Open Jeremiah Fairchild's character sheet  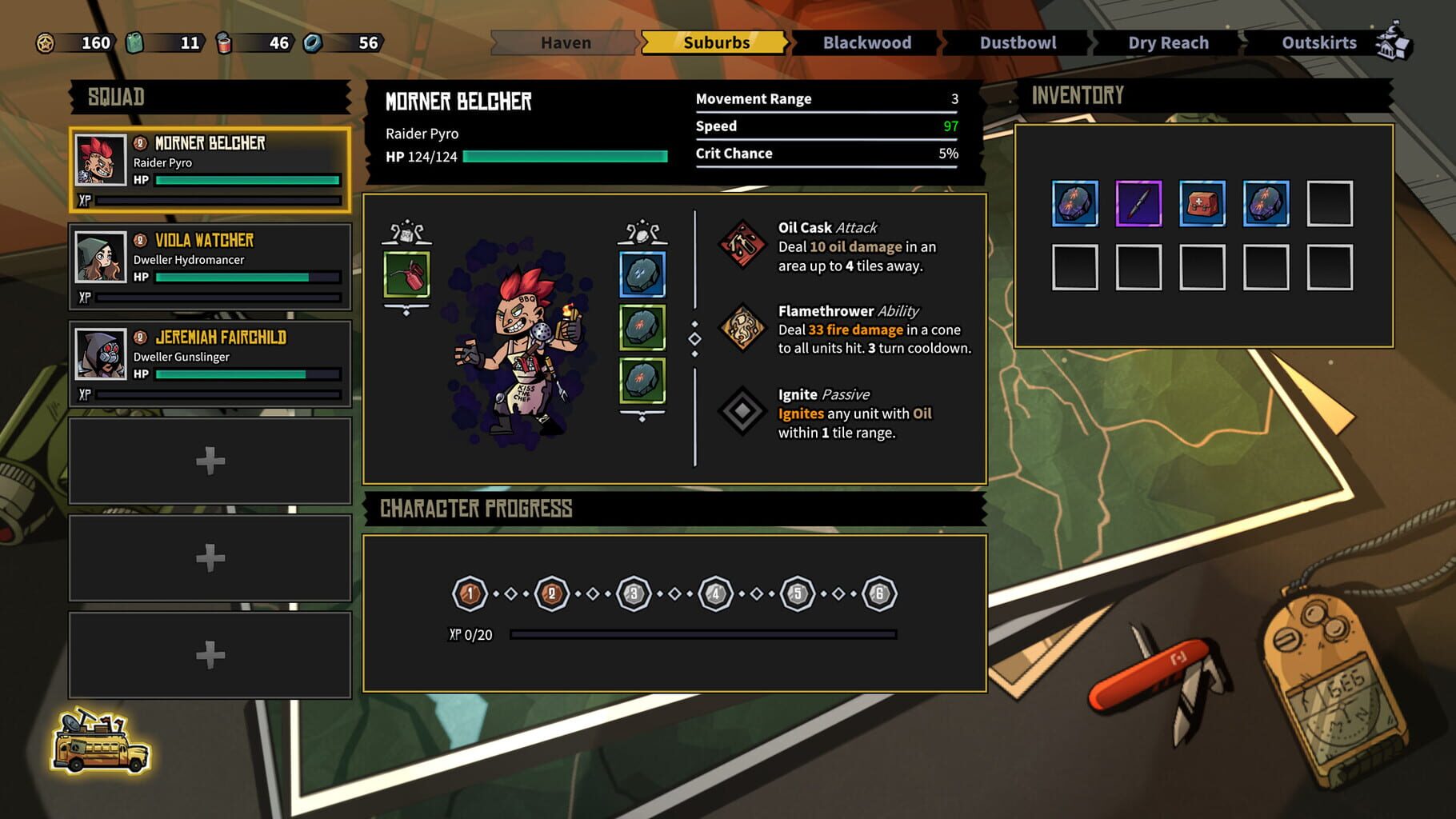pos(210,362)
